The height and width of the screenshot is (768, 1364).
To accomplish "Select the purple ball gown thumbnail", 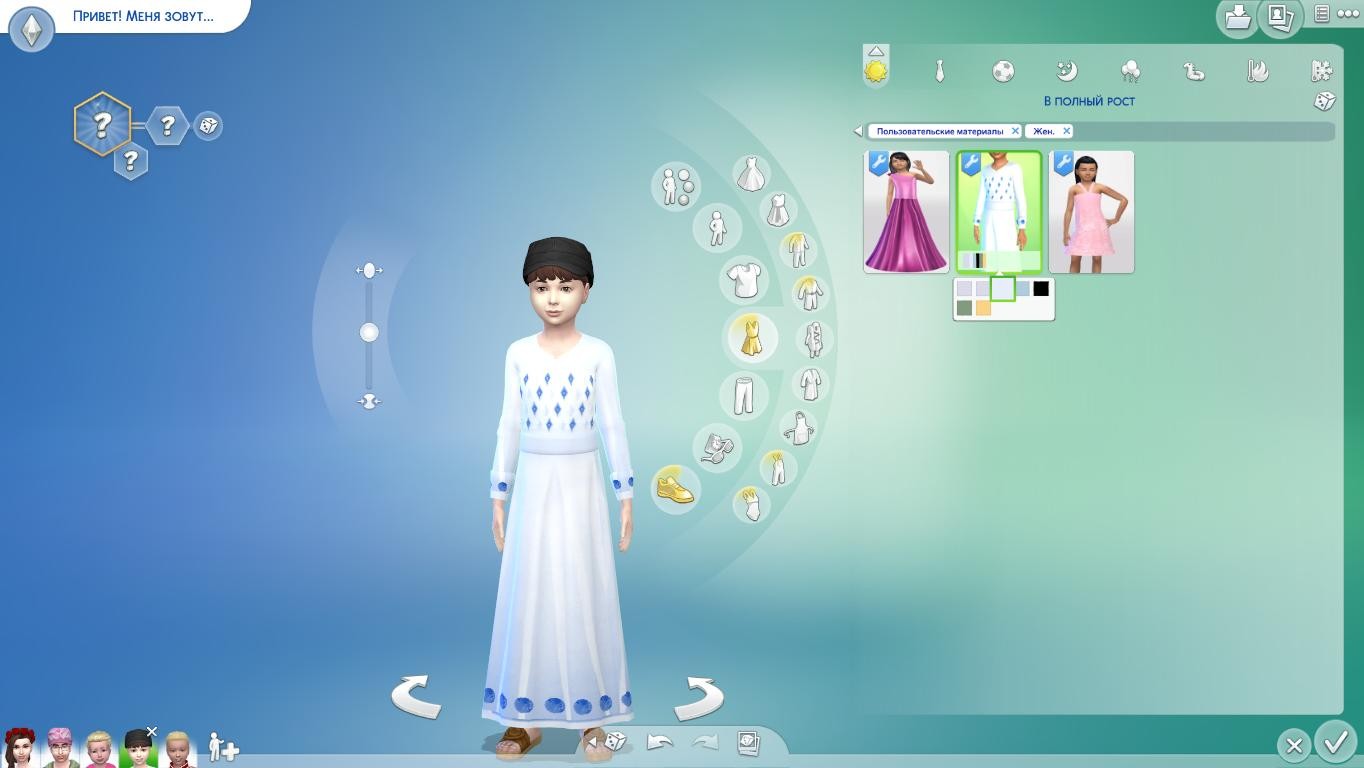I will click(x=906, y=212).
